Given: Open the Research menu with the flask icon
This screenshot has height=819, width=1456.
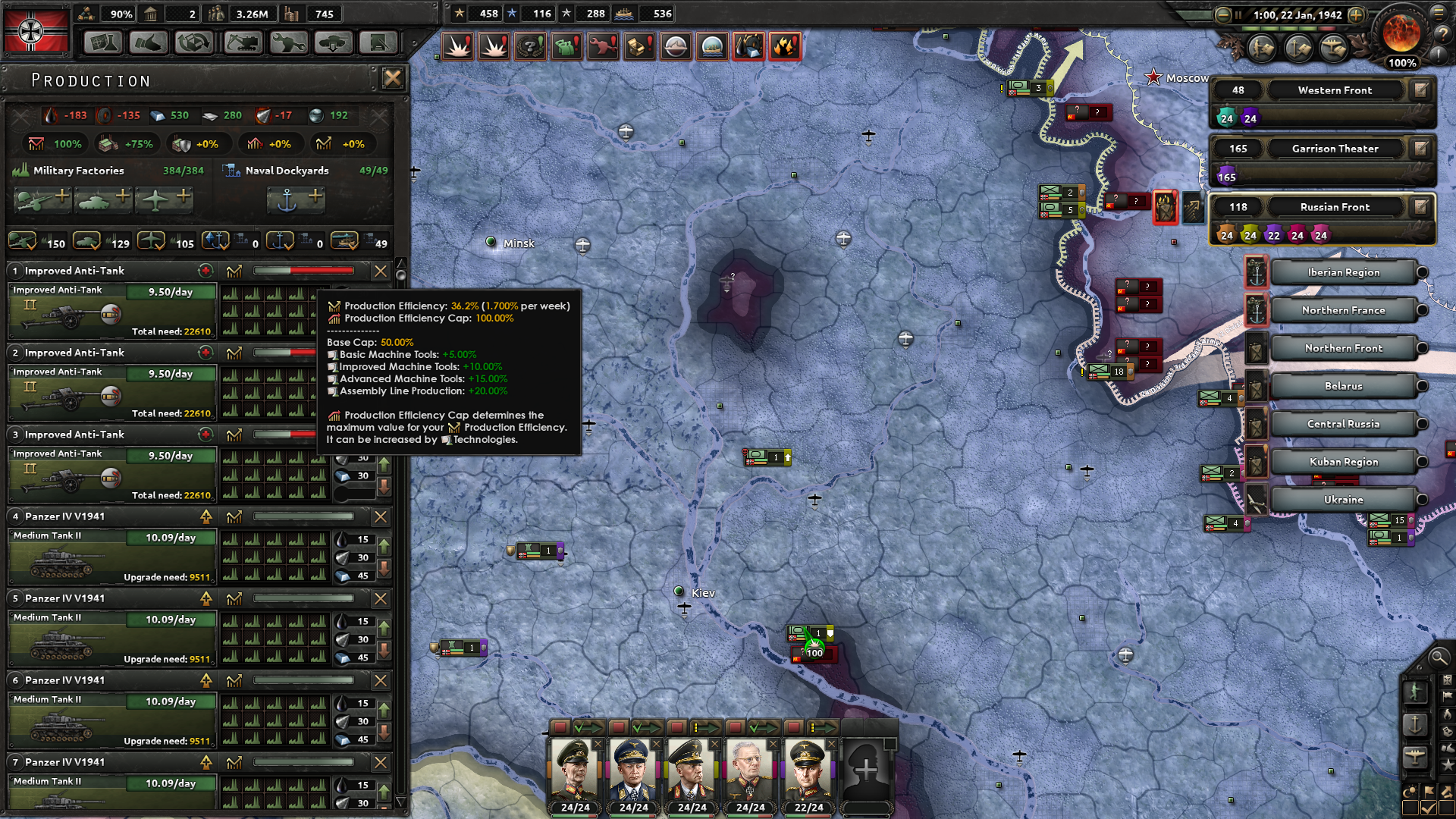Looking at the screenshot, I should [x=103, y=42].
